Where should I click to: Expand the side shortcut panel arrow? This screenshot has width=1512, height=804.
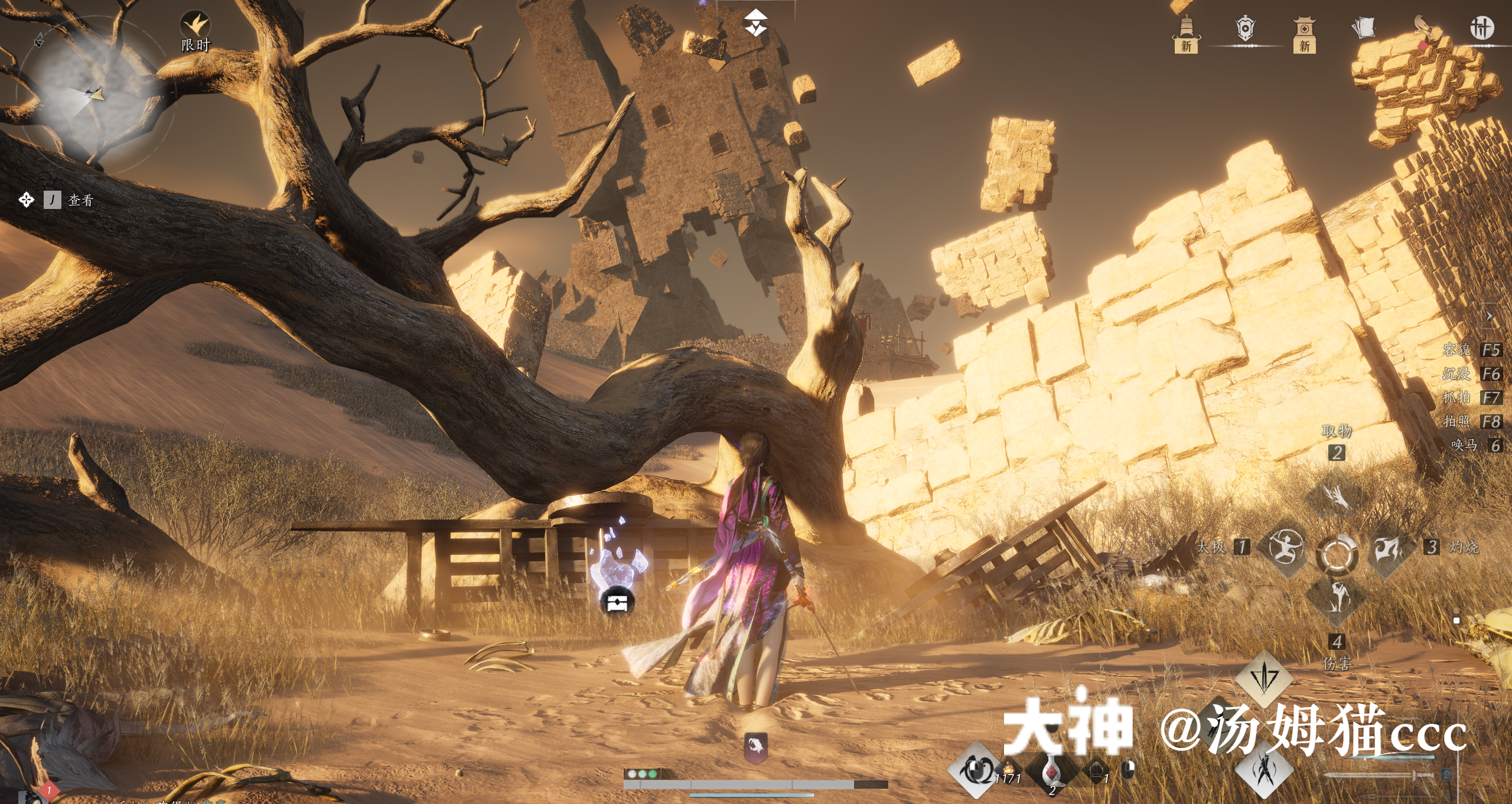tap(1490, 317)
